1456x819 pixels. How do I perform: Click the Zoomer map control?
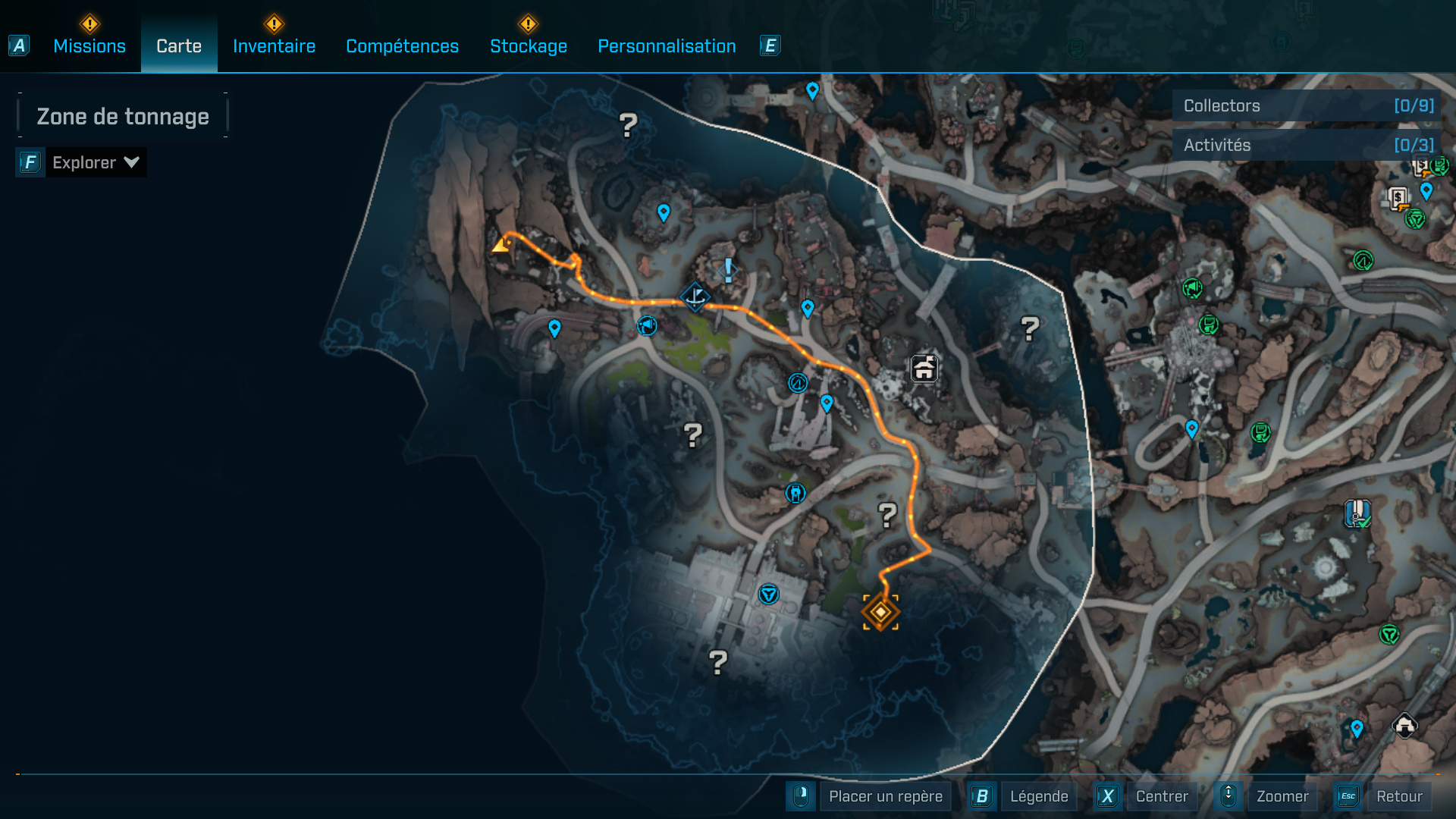1282,796
